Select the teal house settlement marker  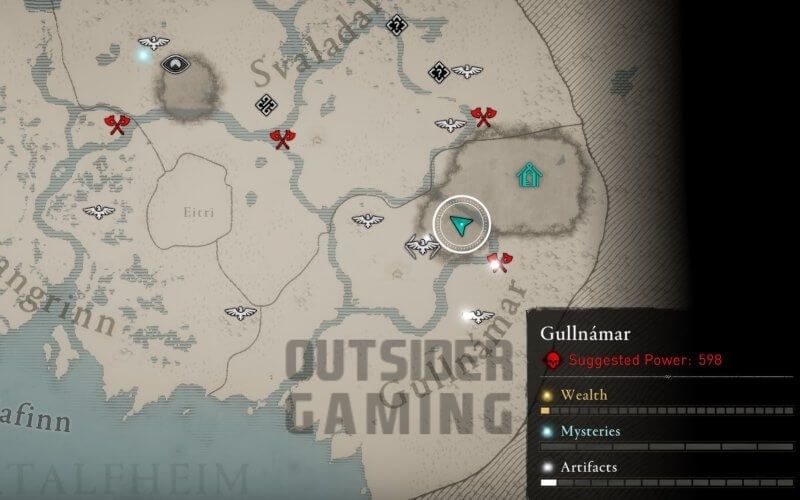tap(527, 176)
